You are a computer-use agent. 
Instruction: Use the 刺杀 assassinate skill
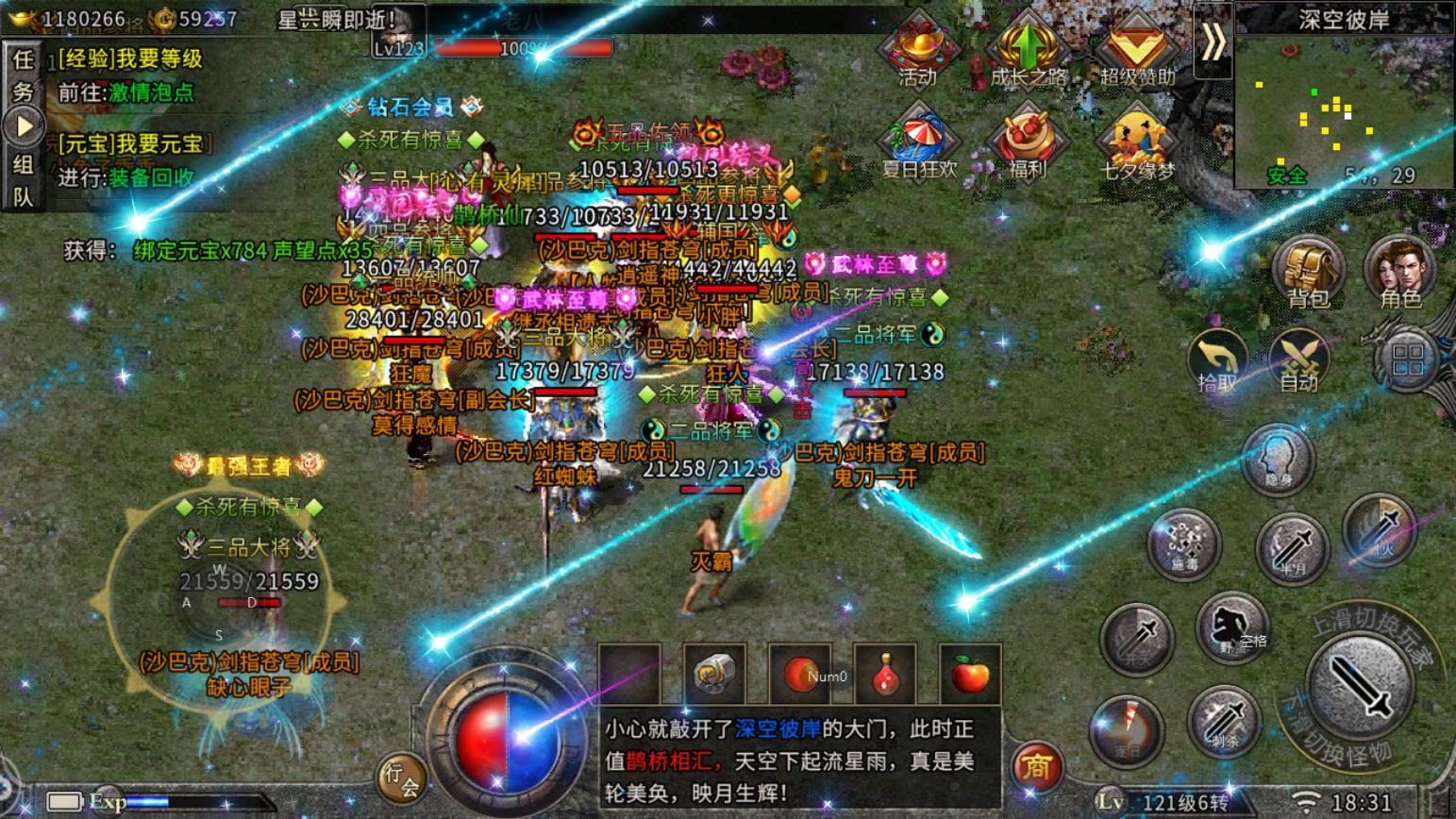coord(1224,722)
